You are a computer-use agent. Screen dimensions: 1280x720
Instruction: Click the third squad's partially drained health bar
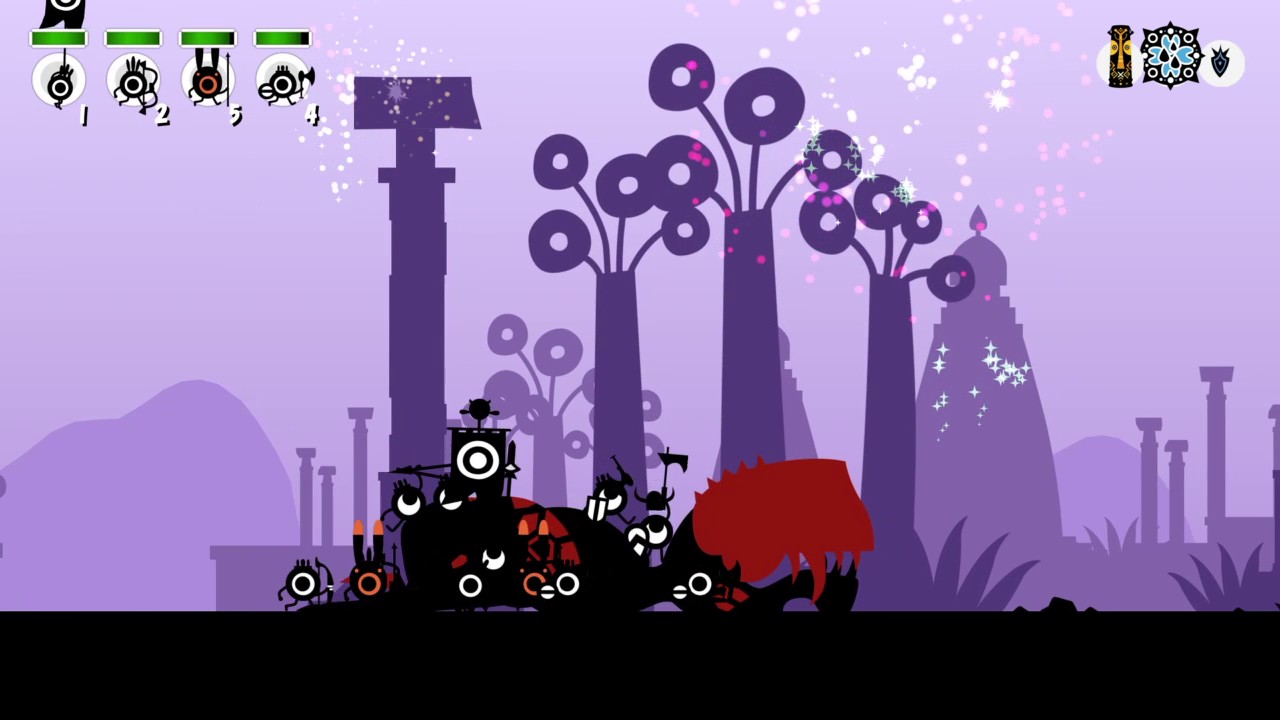coord(207,37)
